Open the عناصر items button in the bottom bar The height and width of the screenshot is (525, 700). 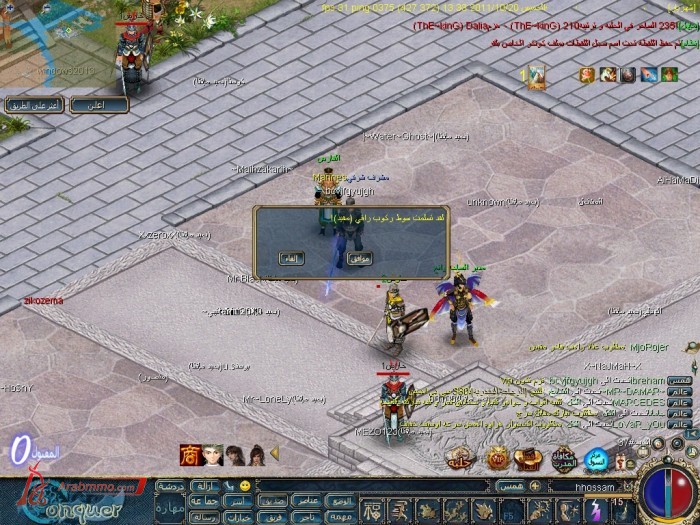click(x=308, y=501)
